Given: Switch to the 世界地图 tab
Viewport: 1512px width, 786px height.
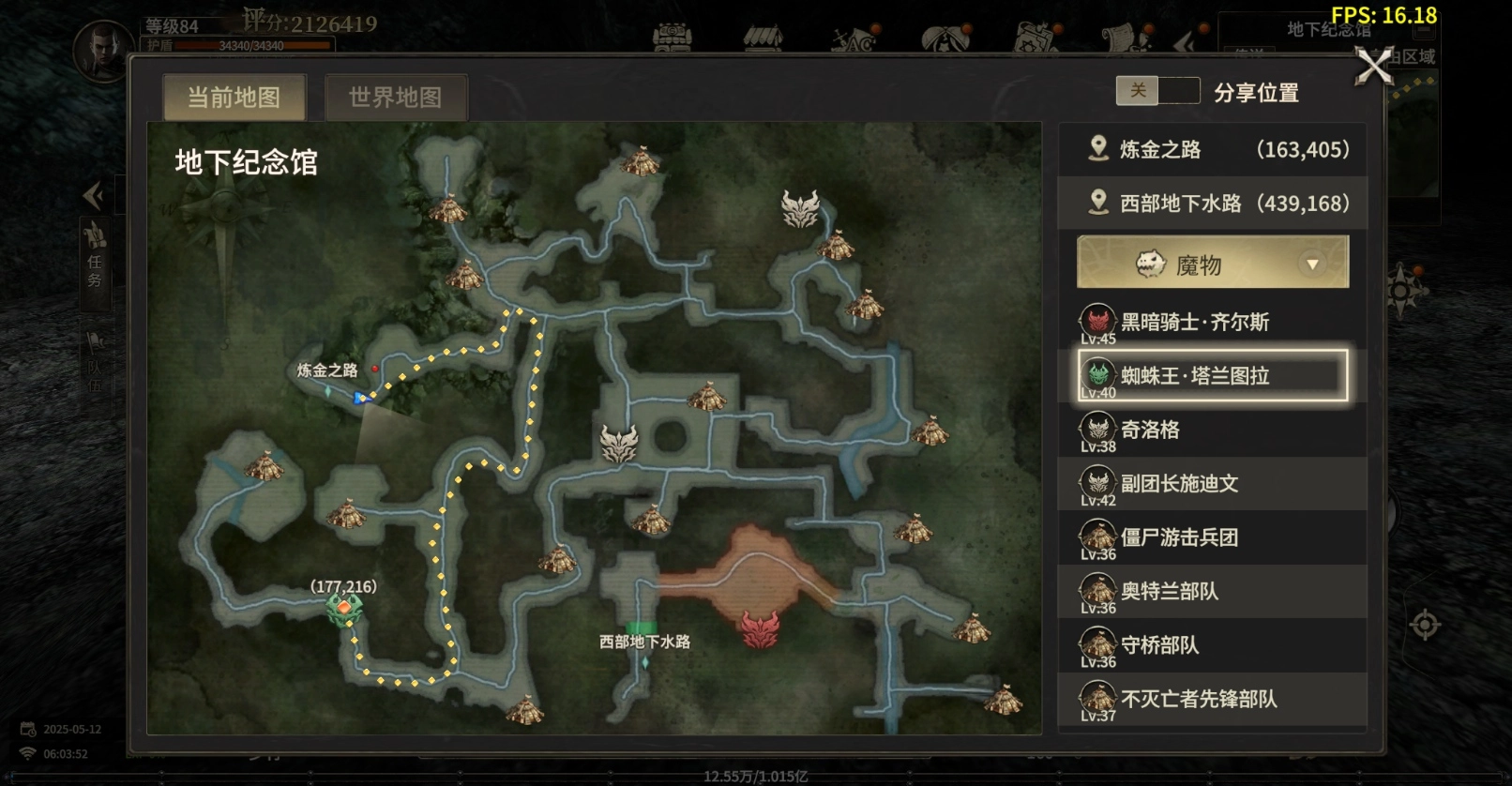Looking at the screenshot, I should point(395,98).
